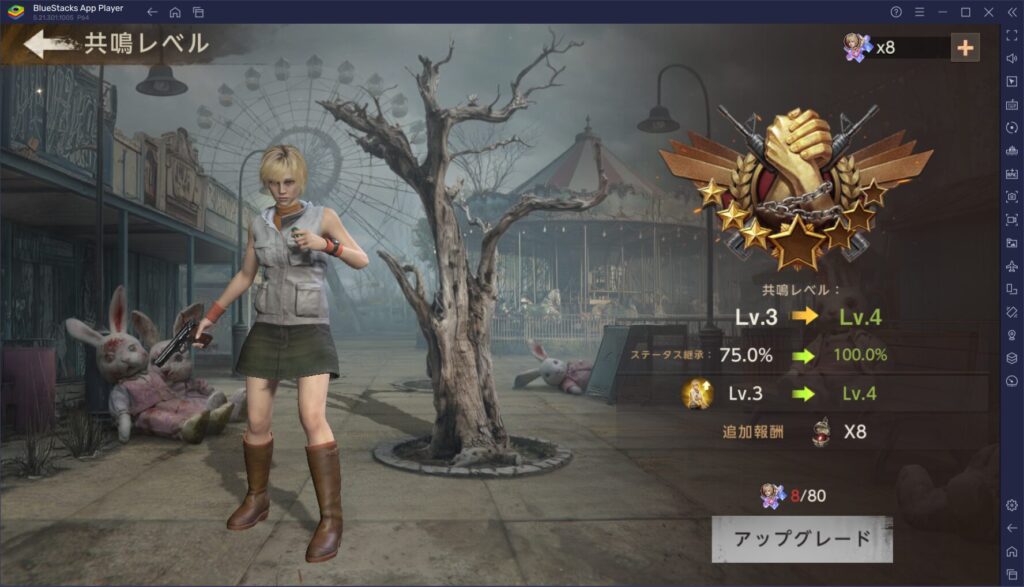Close the BlueStacks window

click(x=989, y=12)
